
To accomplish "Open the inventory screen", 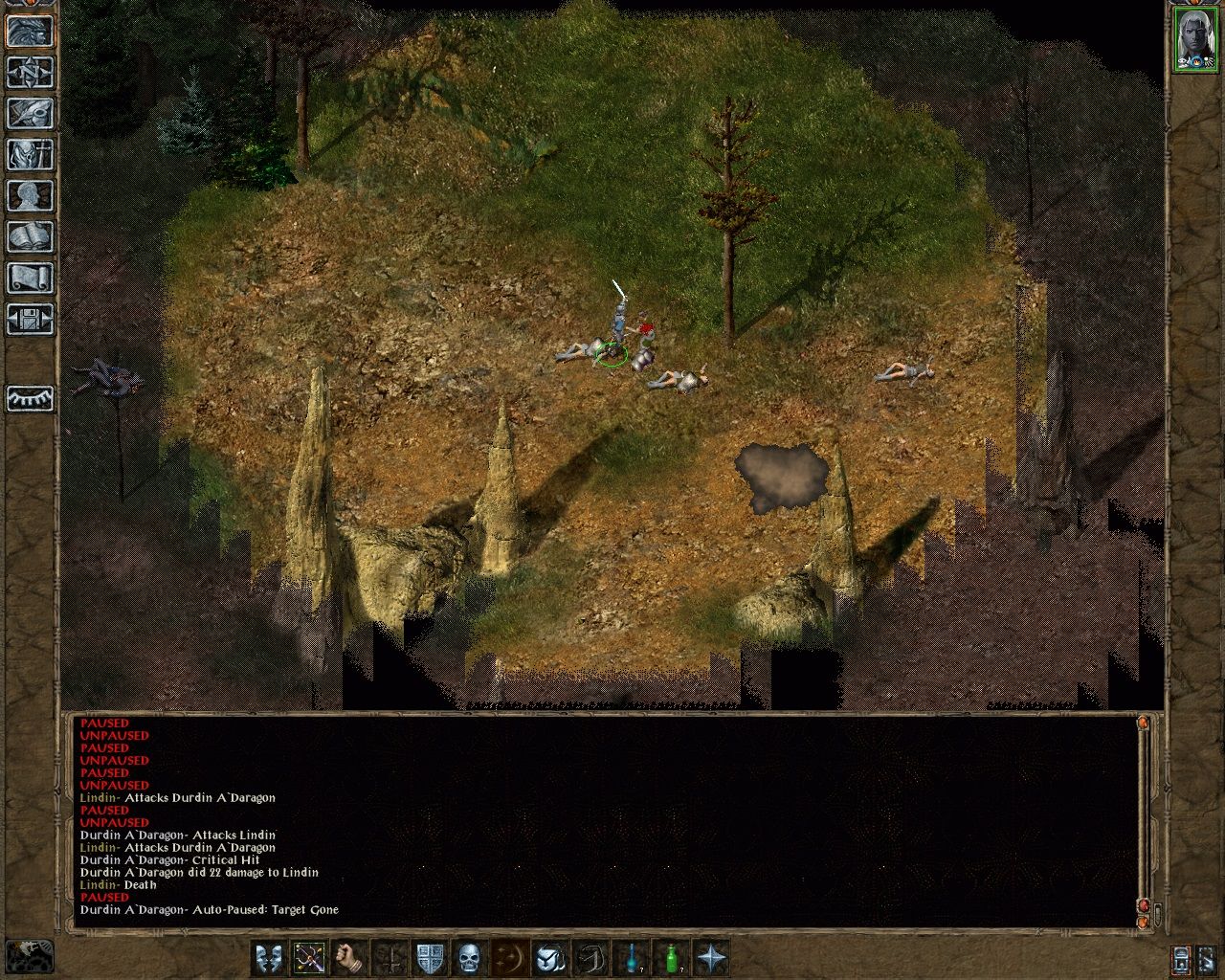I will click(x=30, y=155).
